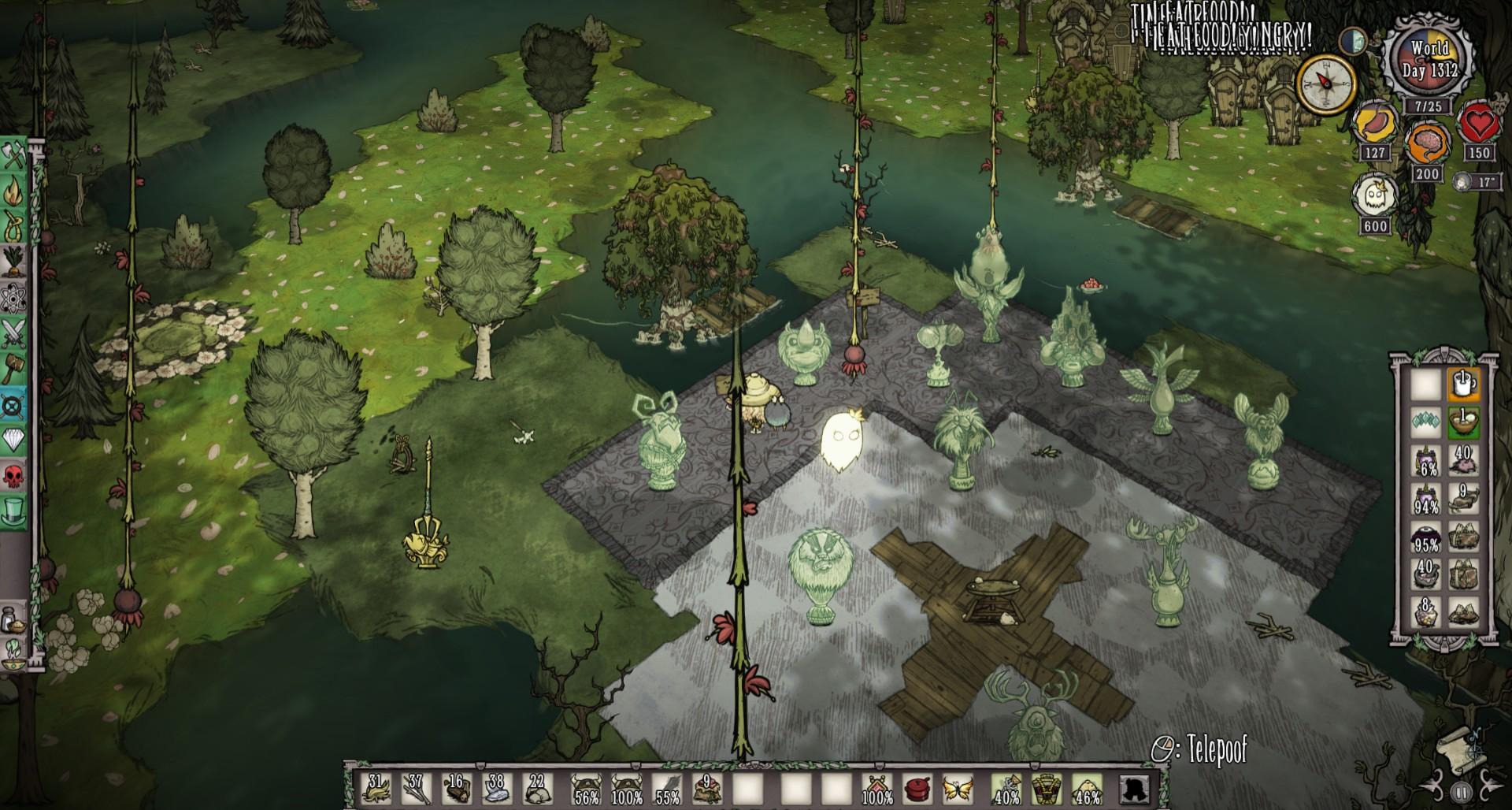The height and width of the screenshot is (810, 1512).
Task: Pick the candy jar stack of 8
Action: coord(1426,612)
